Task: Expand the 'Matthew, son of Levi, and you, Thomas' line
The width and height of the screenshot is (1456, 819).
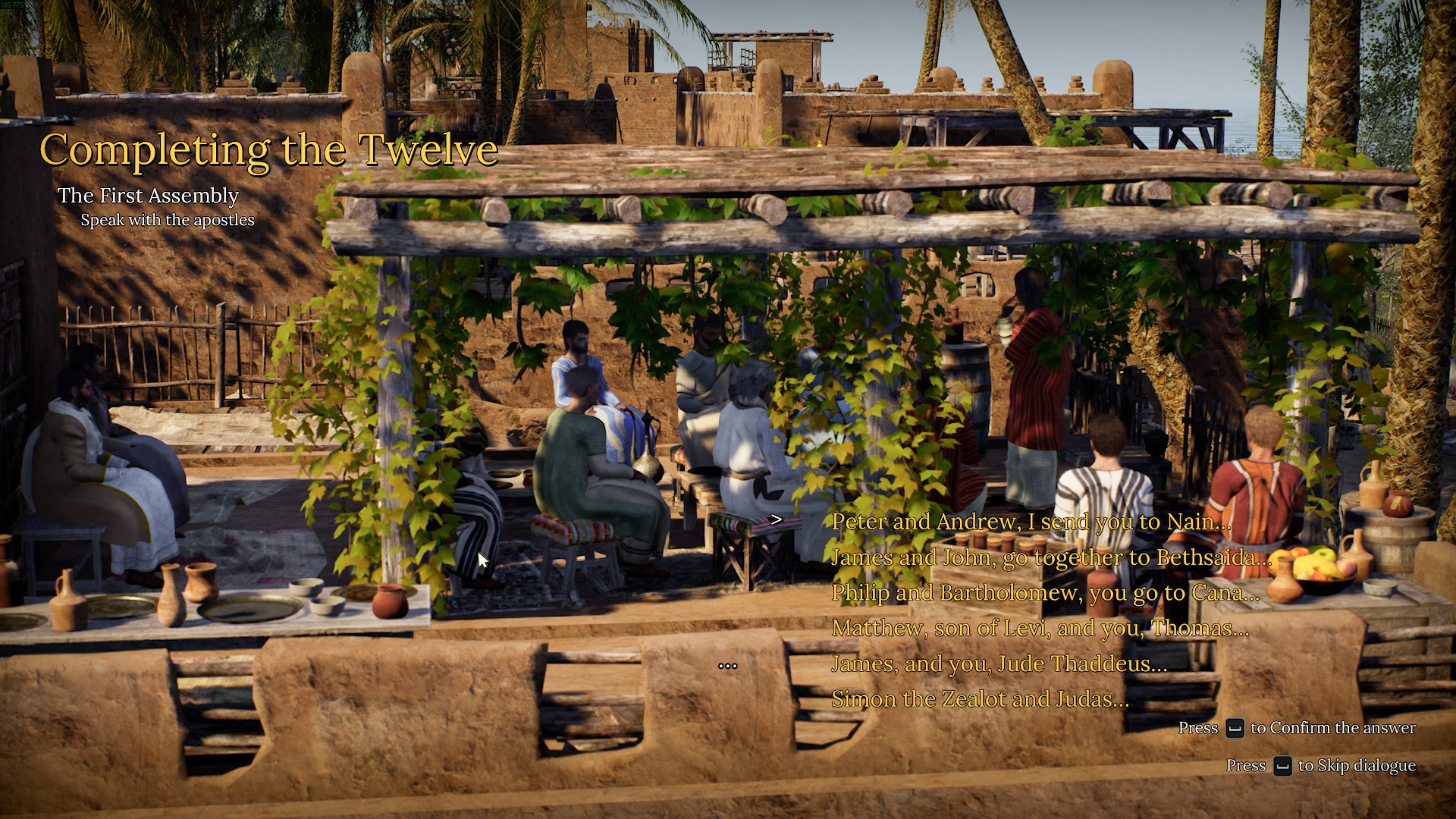Action: pos(1040,628)
